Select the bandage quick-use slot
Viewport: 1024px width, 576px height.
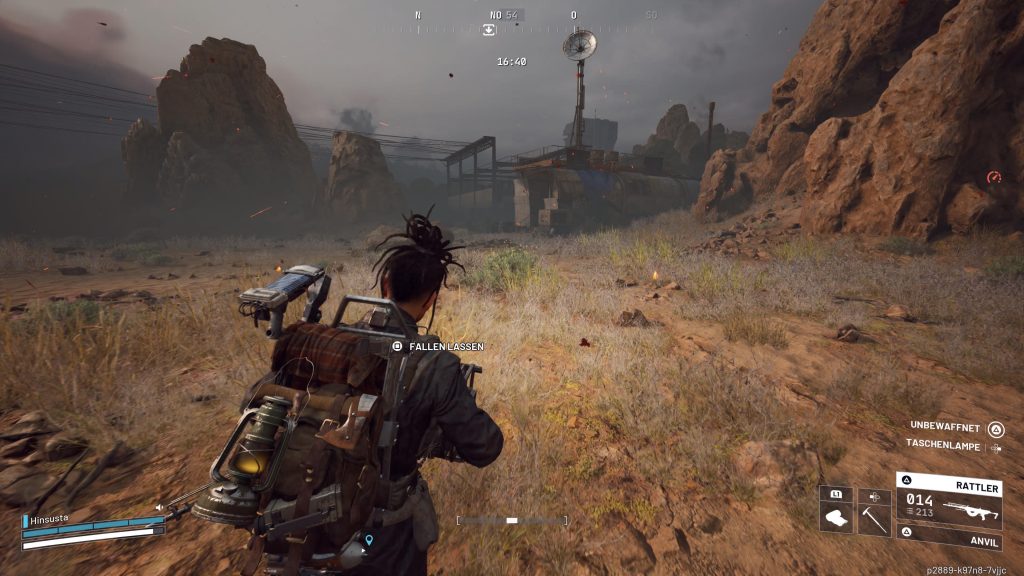coord(836,512)
